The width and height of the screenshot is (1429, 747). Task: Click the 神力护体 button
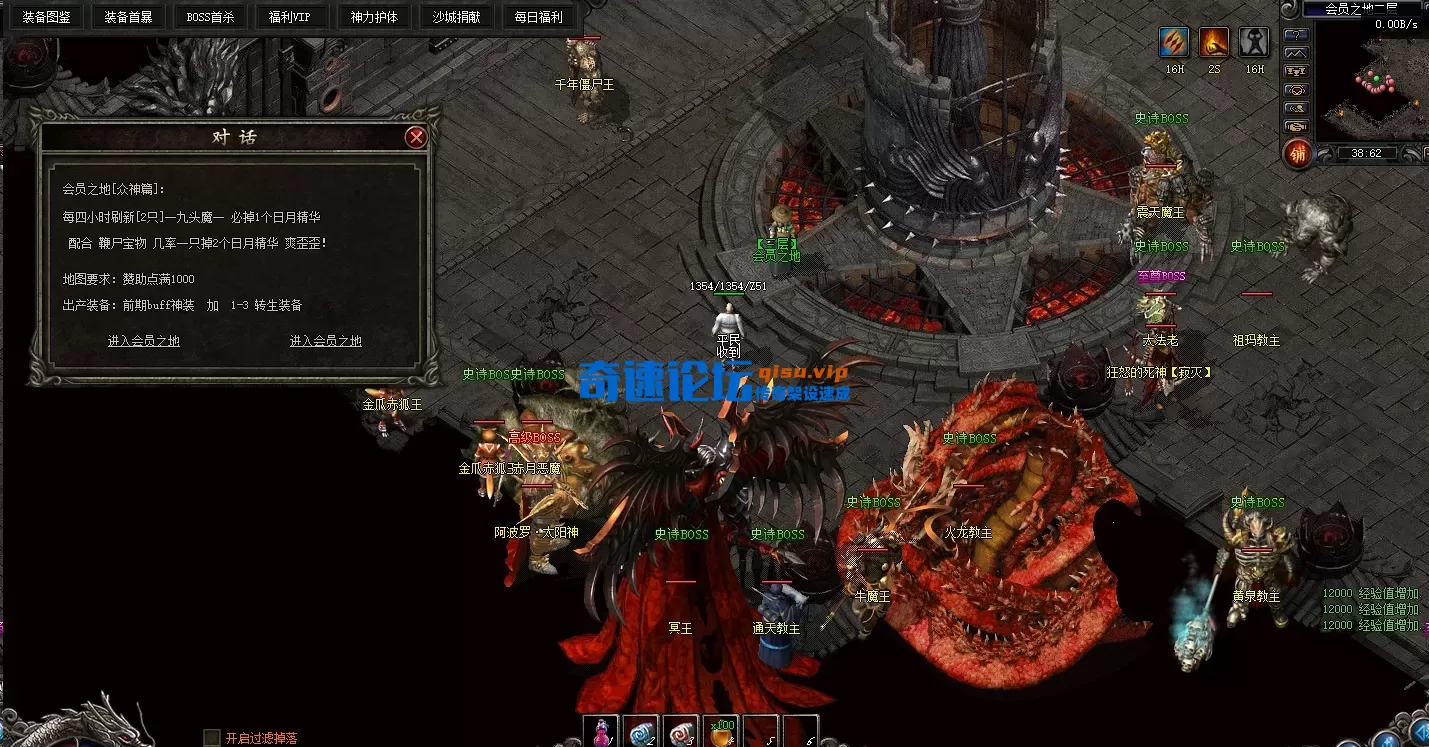click(x=374, y=17)
